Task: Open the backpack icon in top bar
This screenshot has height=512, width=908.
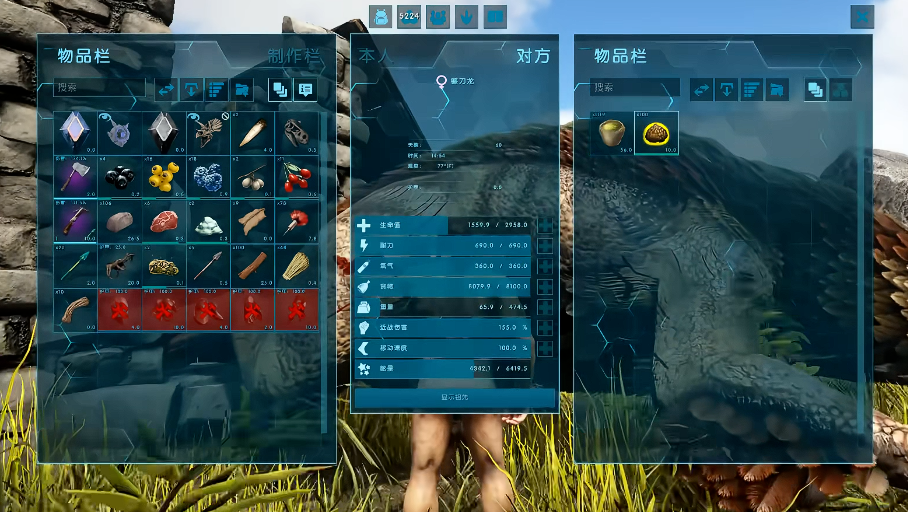Action: [380, 16]
